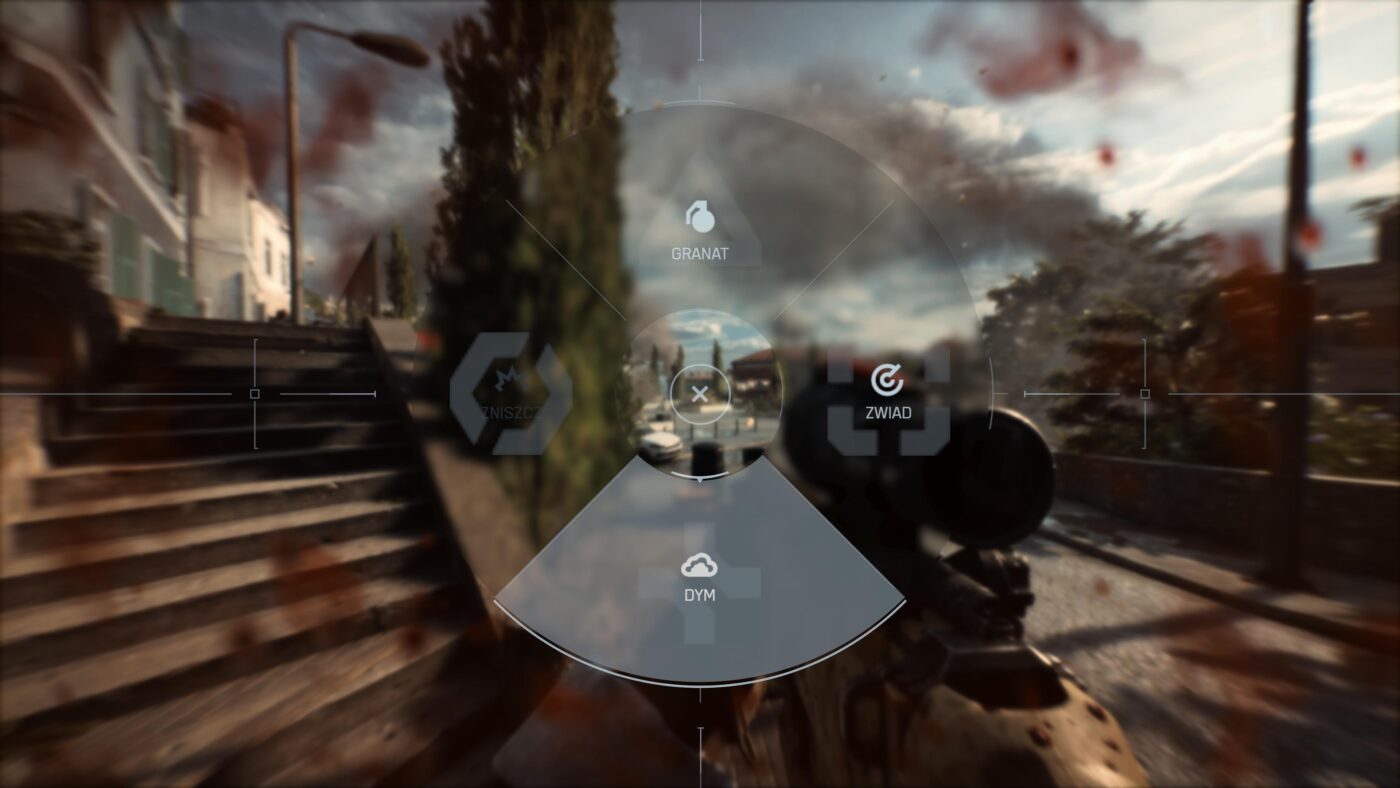Select the Granat grenade wheel option
The width and height of the screenshot is (1400, 788).
(700, 228)
